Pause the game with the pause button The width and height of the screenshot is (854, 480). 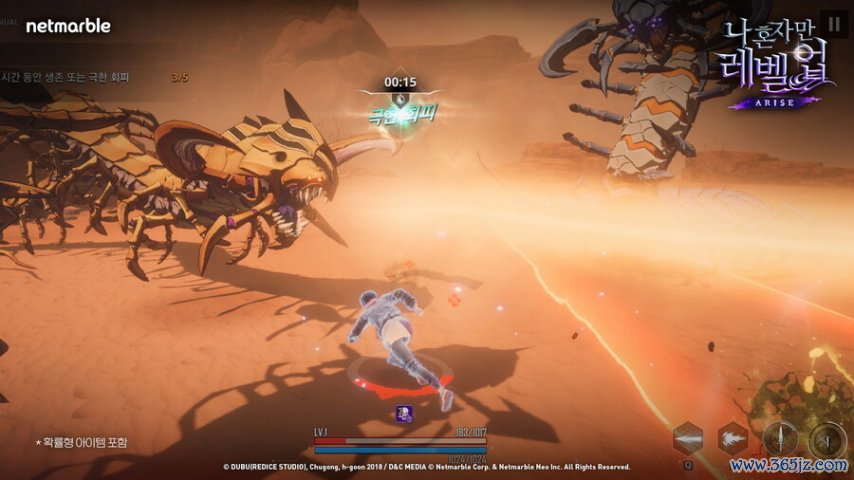[833, 22]
